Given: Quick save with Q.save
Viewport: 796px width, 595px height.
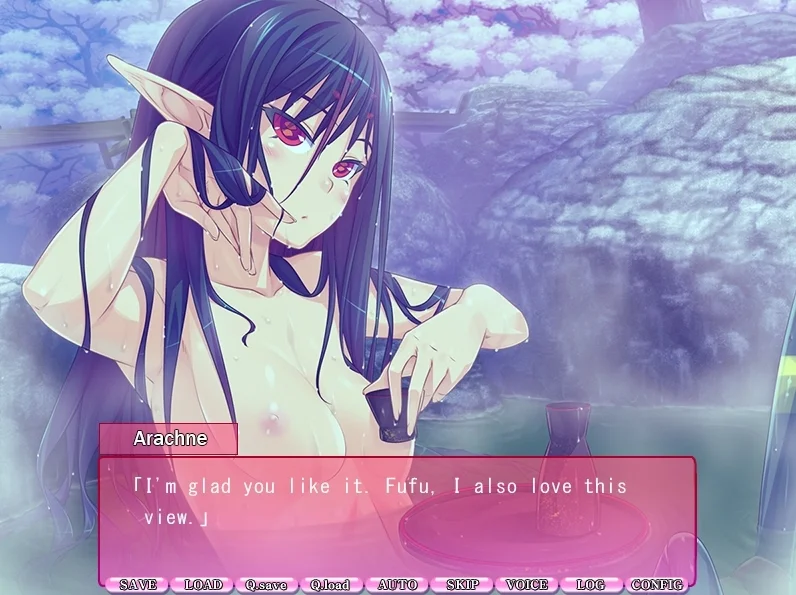Looking at the screenshot, I should coord(266,584).
